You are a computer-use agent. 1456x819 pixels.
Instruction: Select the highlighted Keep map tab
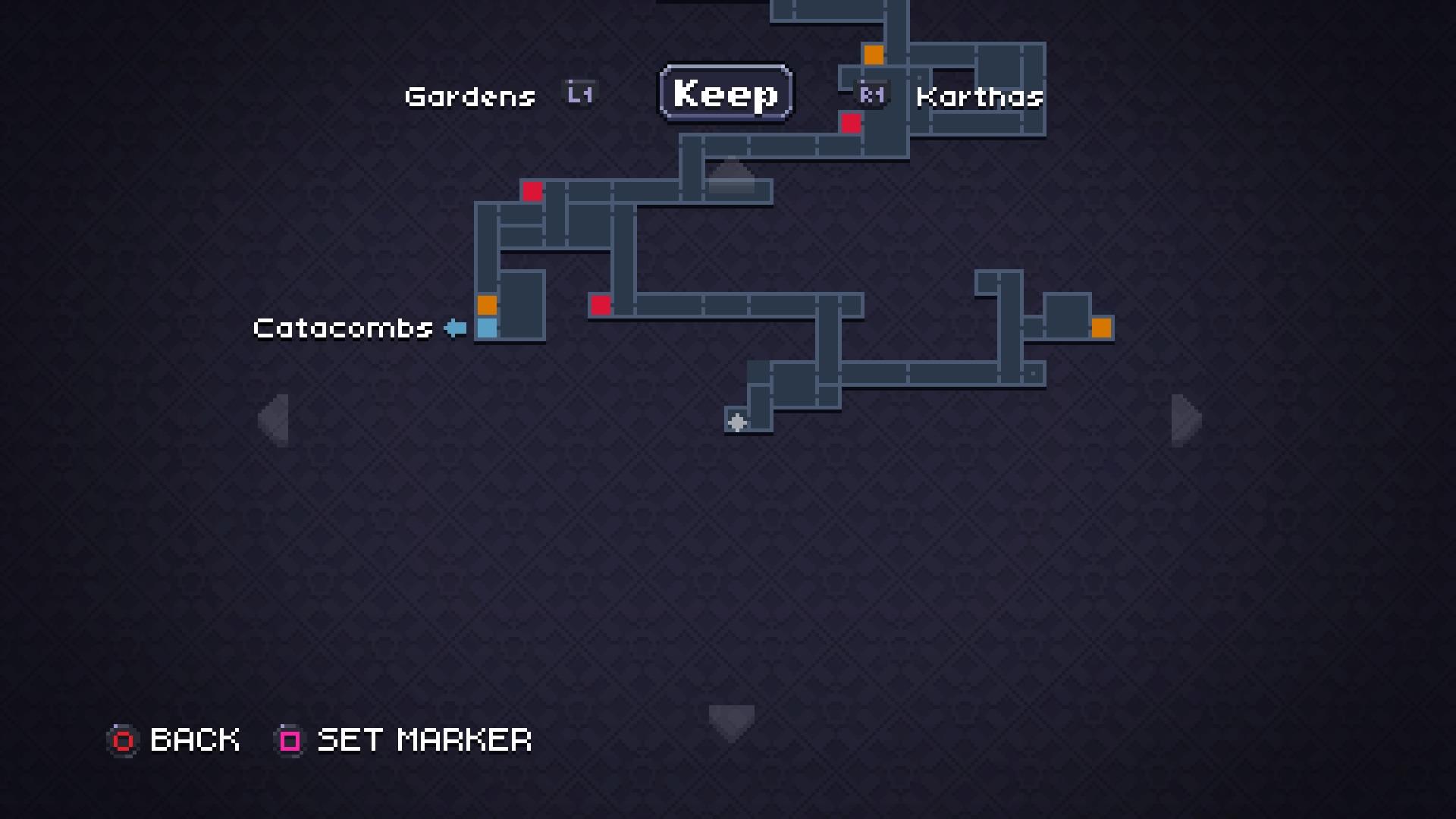pos(725,93)
